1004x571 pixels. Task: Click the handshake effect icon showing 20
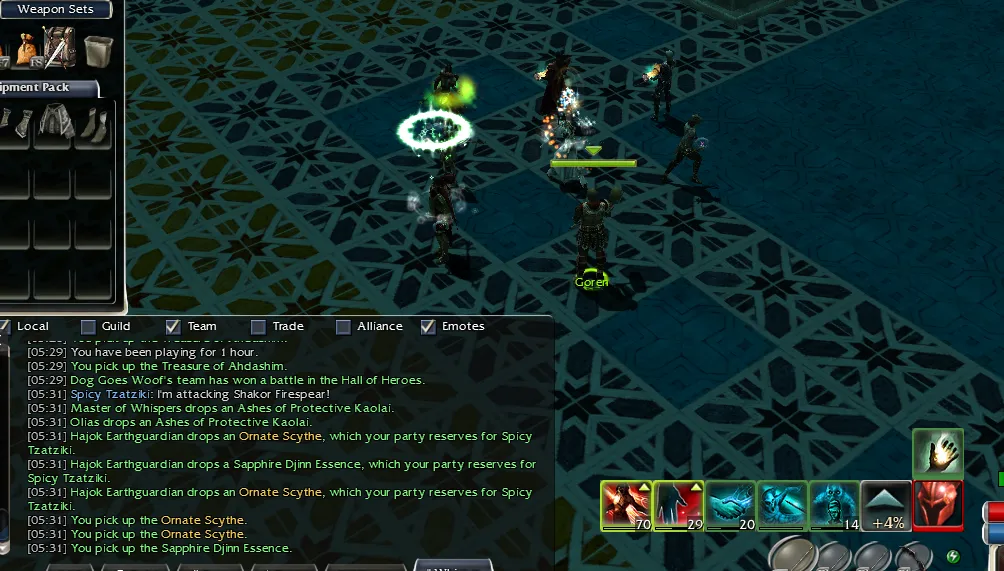[730, 505]
